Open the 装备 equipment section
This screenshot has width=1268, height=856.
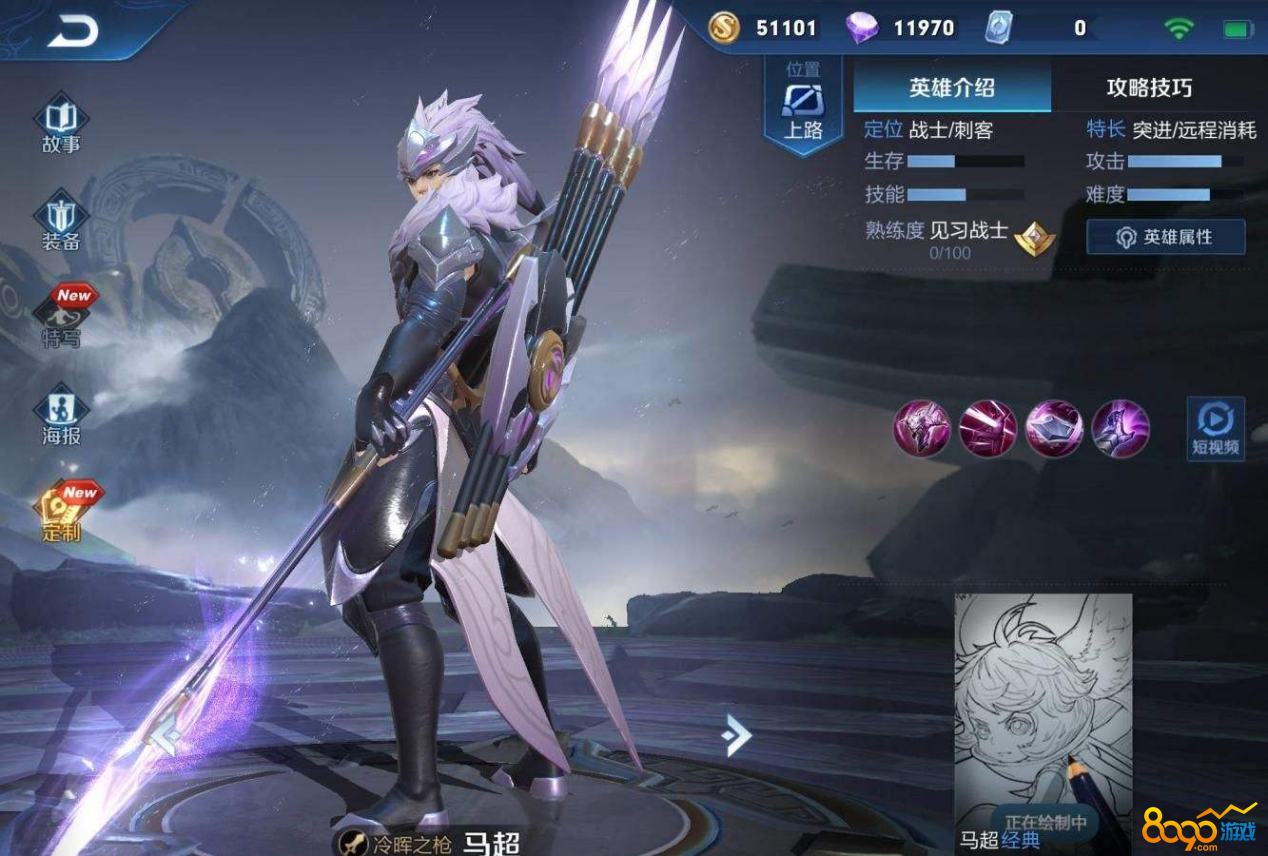click(61, 221)
